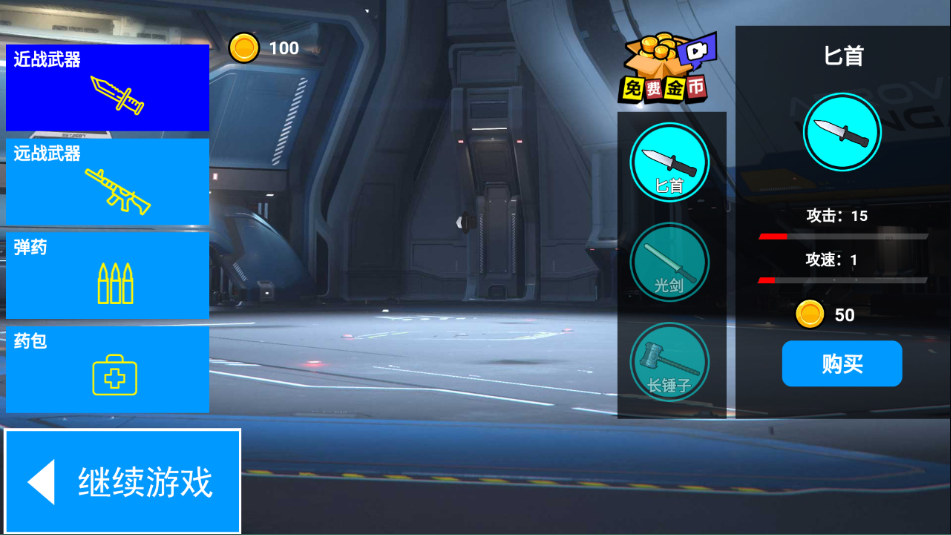Pick the 长锤子 long hammer weapon

point(669,361)
